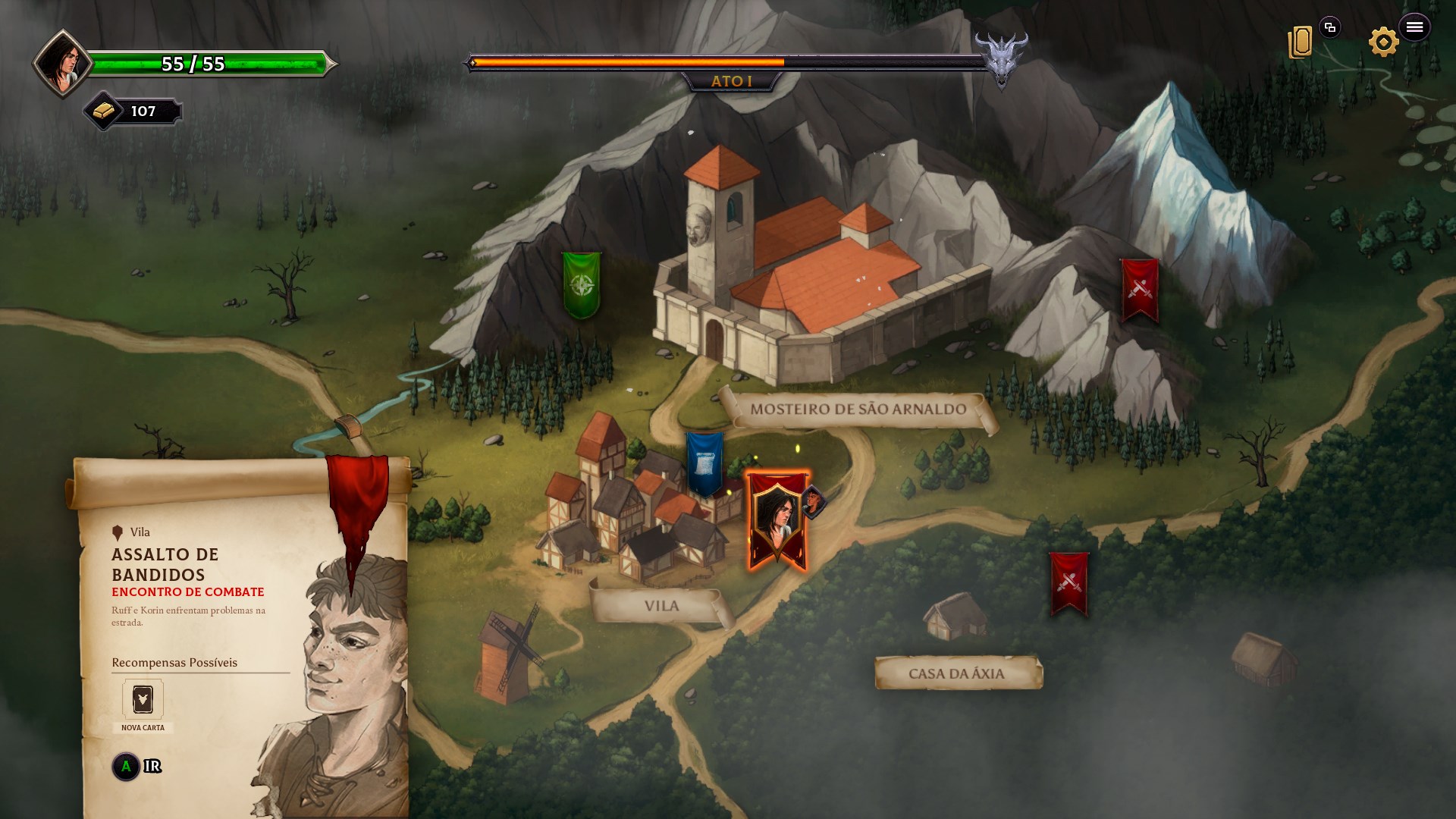Select the green compass banner marker

[582, 285]
